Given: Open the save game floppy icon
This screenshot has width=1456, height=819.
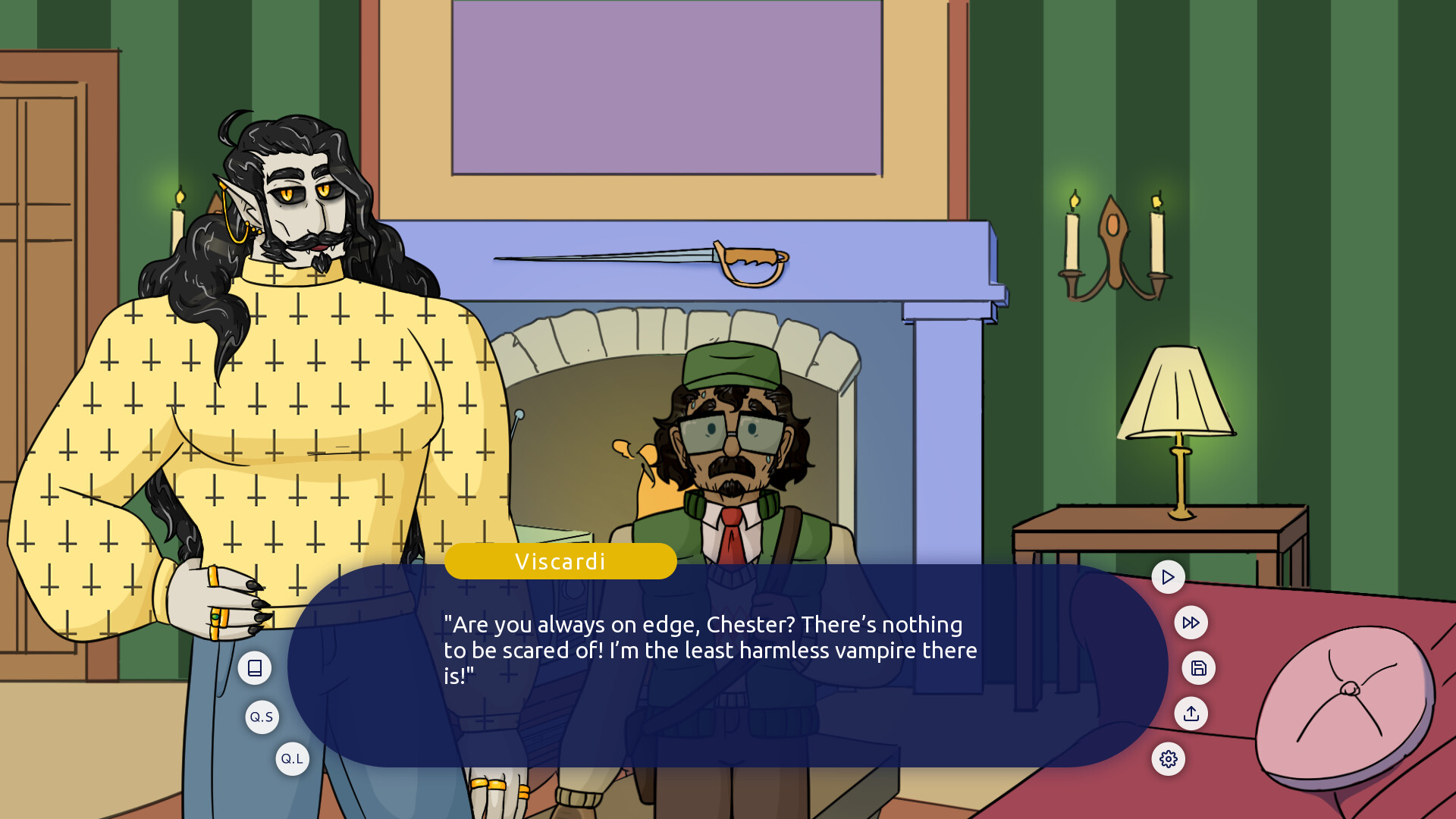Looking at the screenshot, I should pyautogui.click(x=1198, y=668).
